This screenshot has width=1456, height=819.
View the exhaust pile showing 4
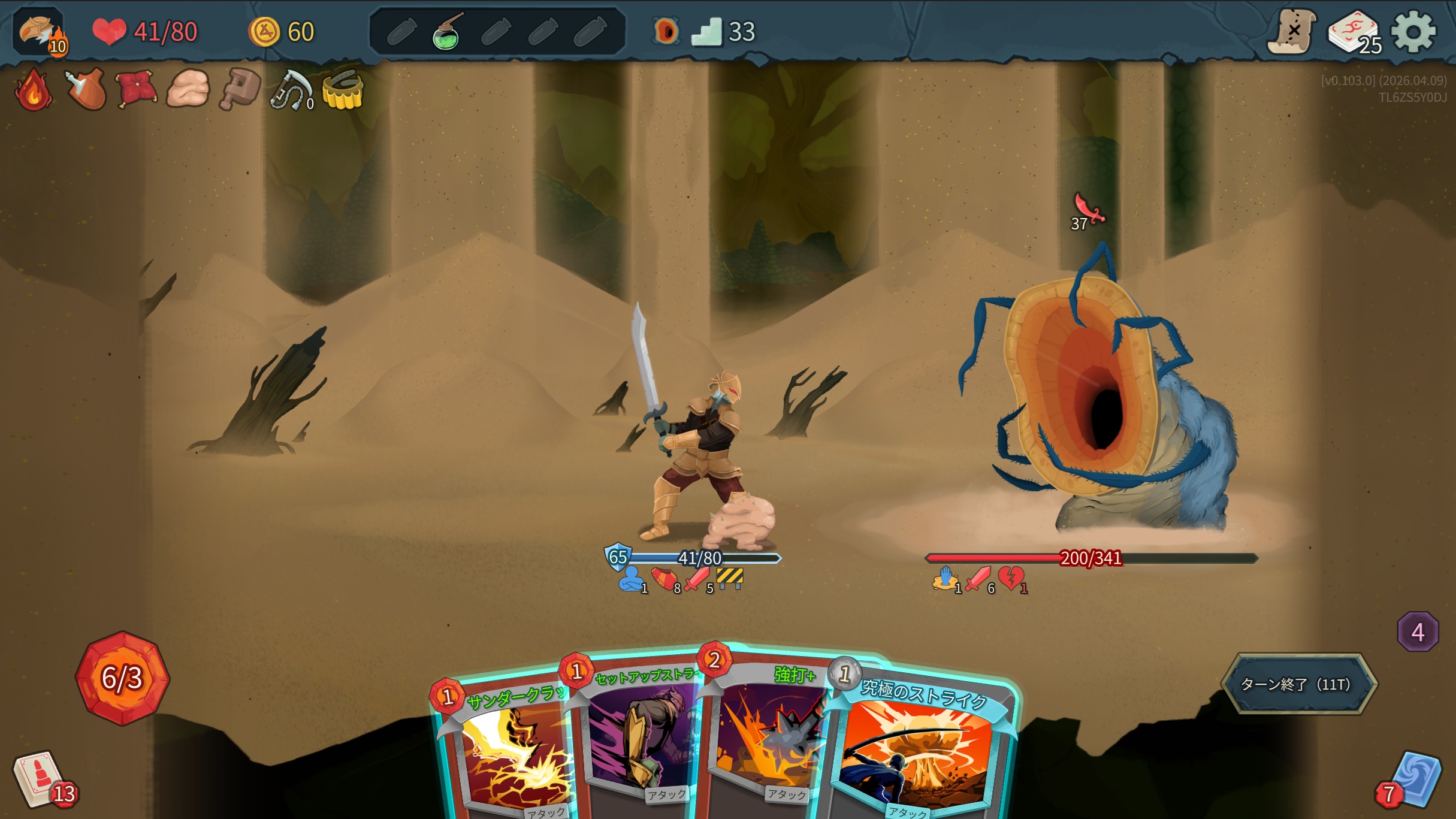(x=1418, y=632)
